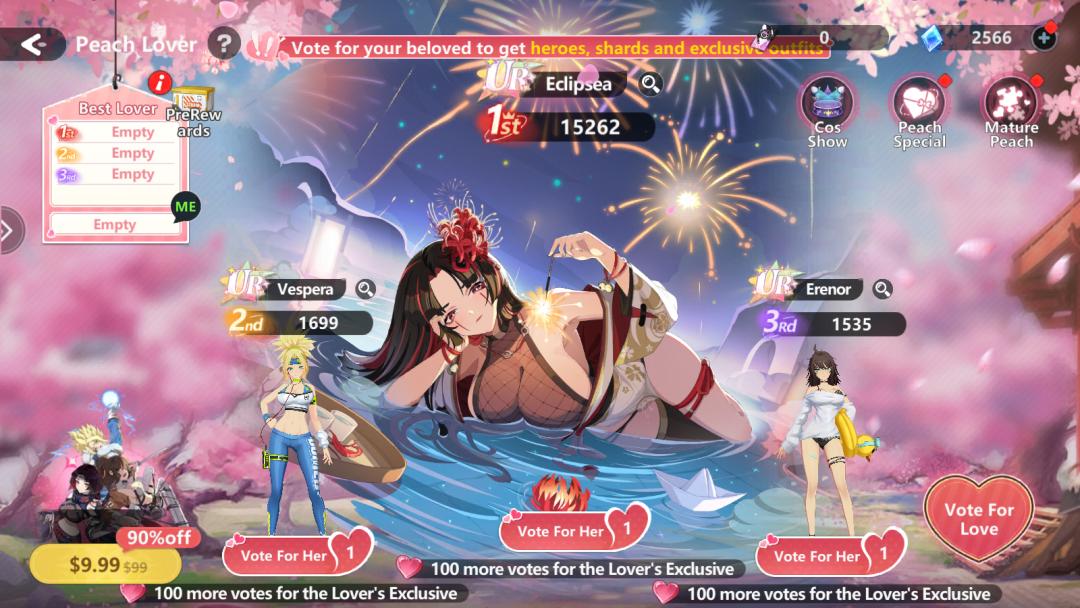Vote for Erenor
Viewport: 1080px width, 608px height.
(x=830, y=554)
